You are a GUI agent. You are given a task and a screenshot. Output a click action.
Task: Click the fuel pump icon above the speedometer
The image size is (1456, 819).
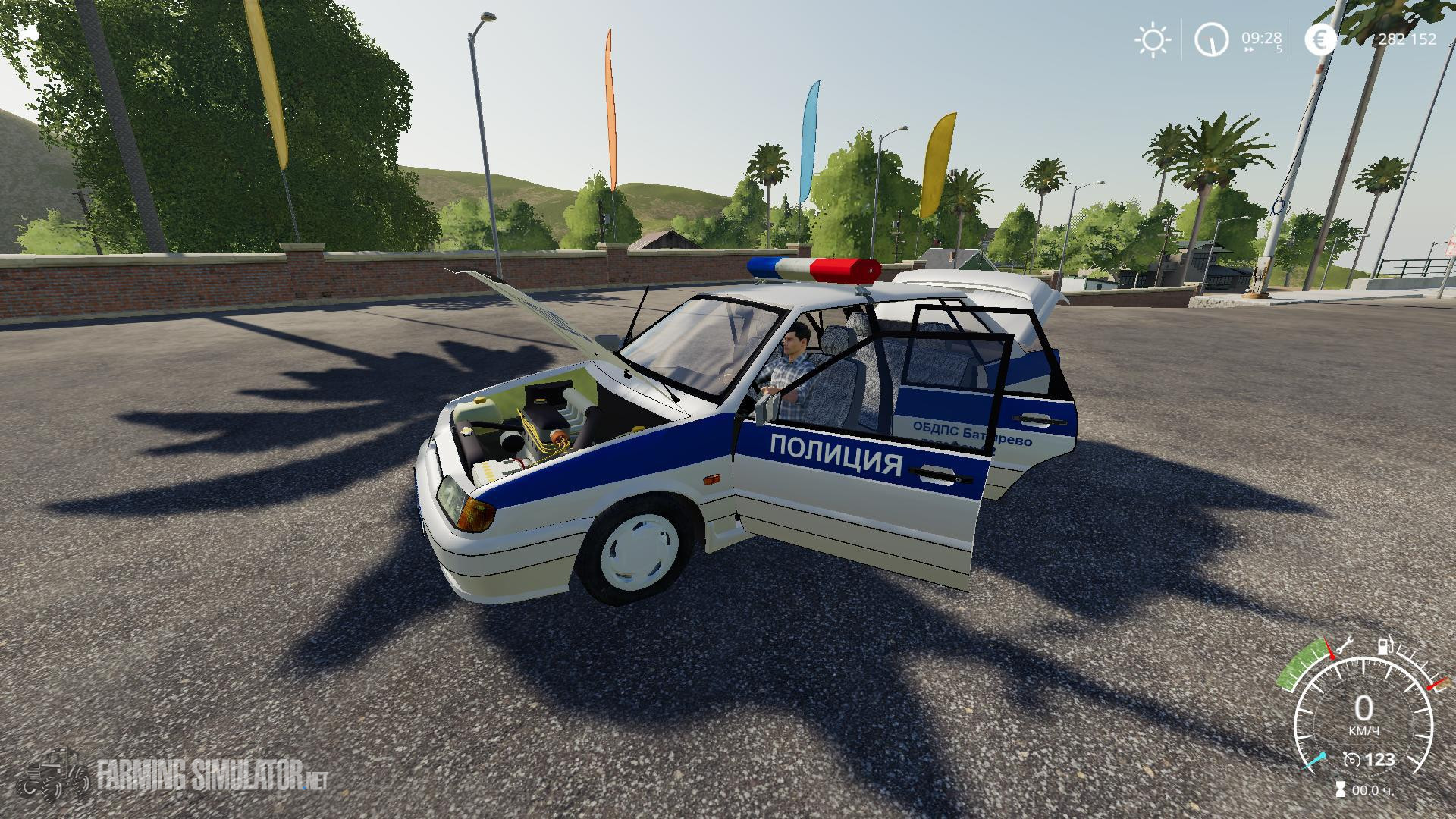point(1385,647)
